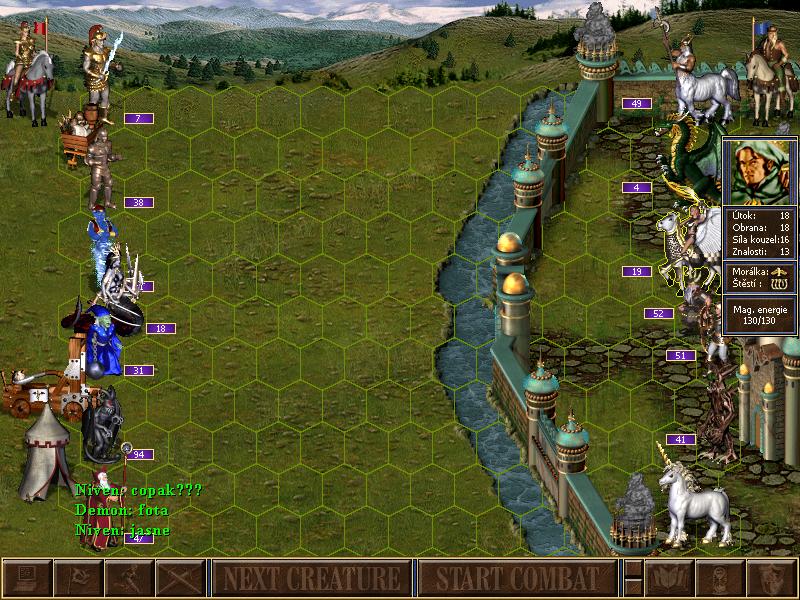Open the combat options menu
This screenshot has height=600, width=800.
click(26, 578)
